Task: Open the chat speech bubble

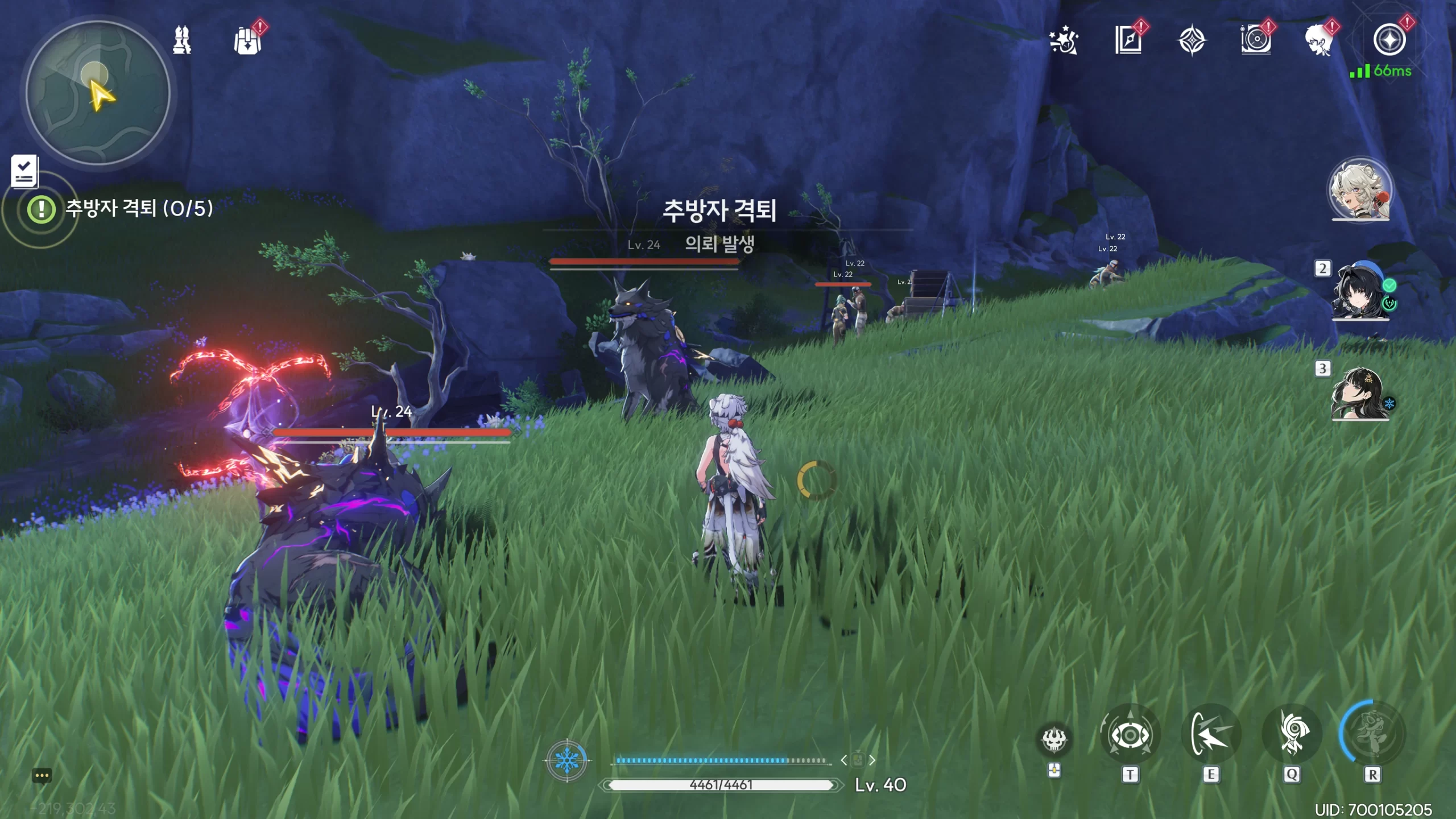Action: point(42,776)
